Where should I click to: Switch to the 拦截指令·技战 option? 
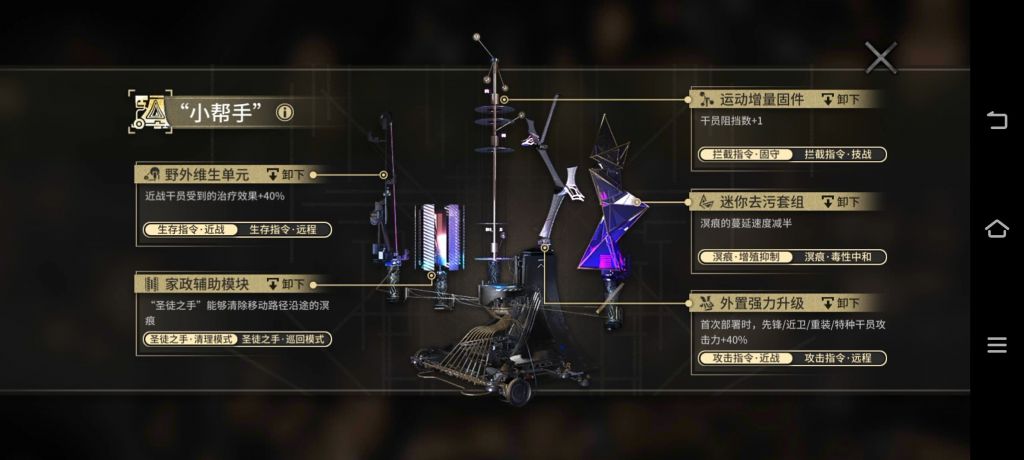click(x=838, y=154)
